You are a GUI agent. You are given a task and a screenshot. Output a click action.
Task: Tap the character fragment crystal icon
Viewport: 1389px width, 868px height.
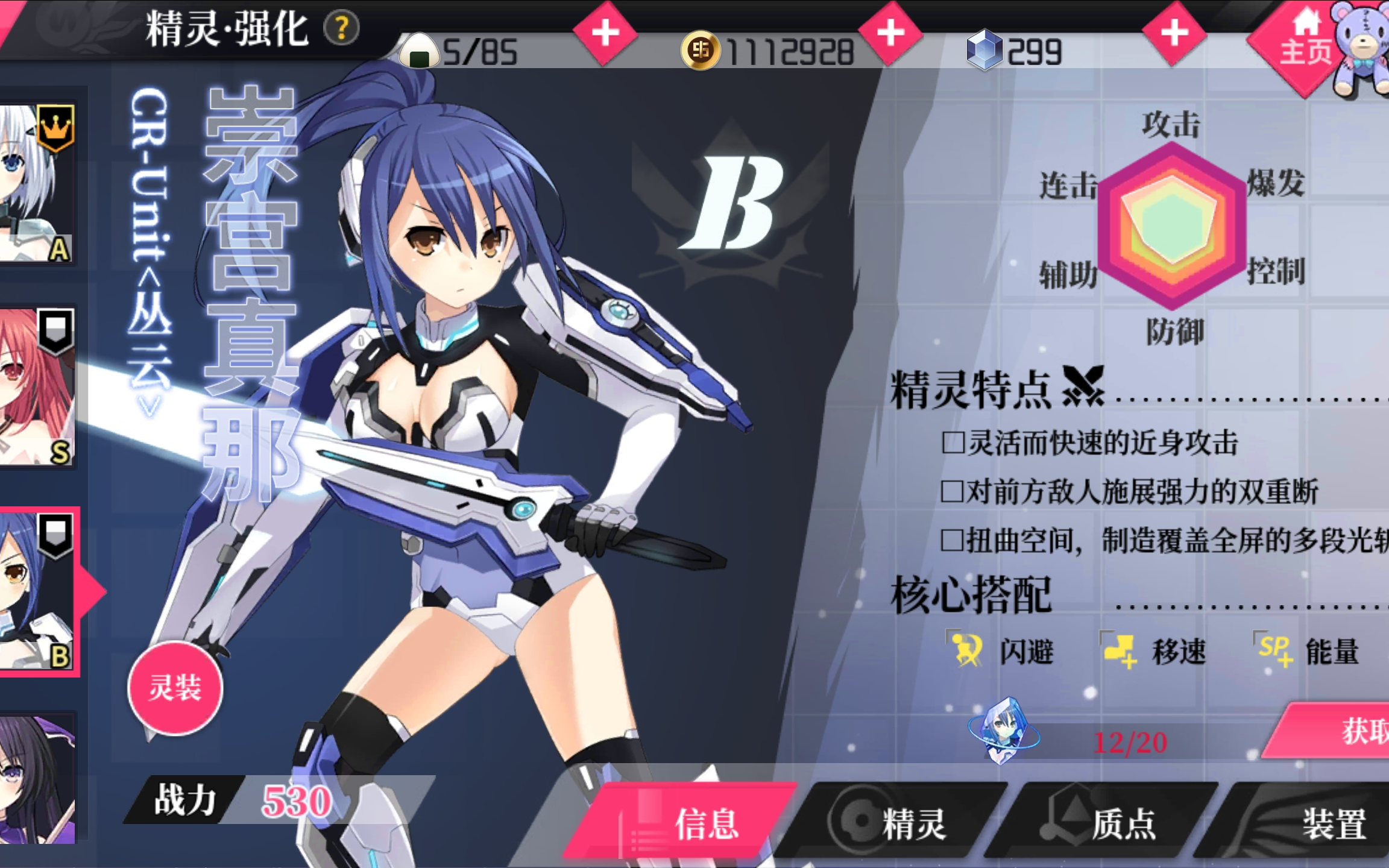(1004, 729)
